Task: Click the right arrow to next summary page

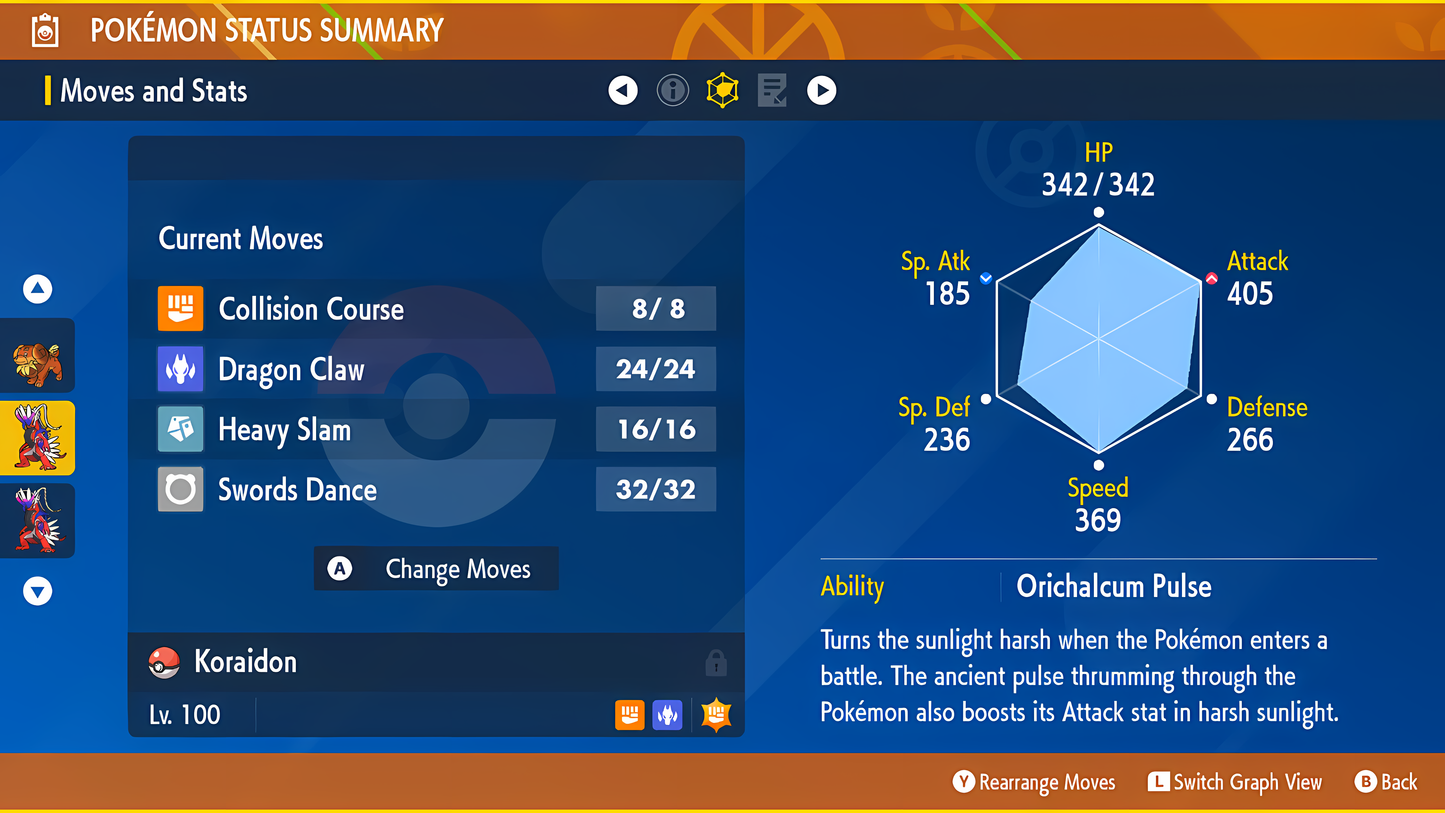Action: coord(821,90)
